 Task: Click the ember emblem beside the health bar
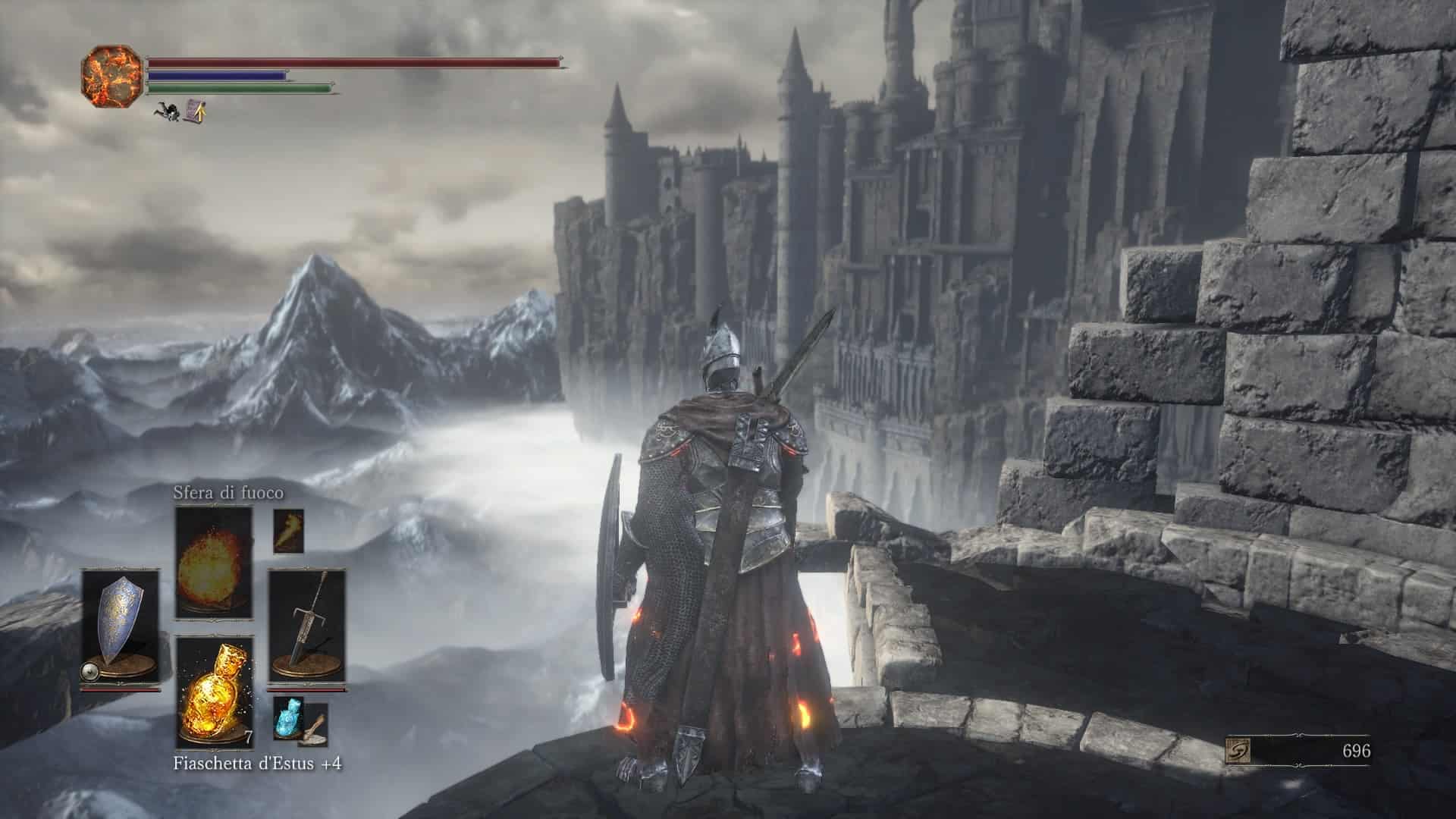(112, 77)
